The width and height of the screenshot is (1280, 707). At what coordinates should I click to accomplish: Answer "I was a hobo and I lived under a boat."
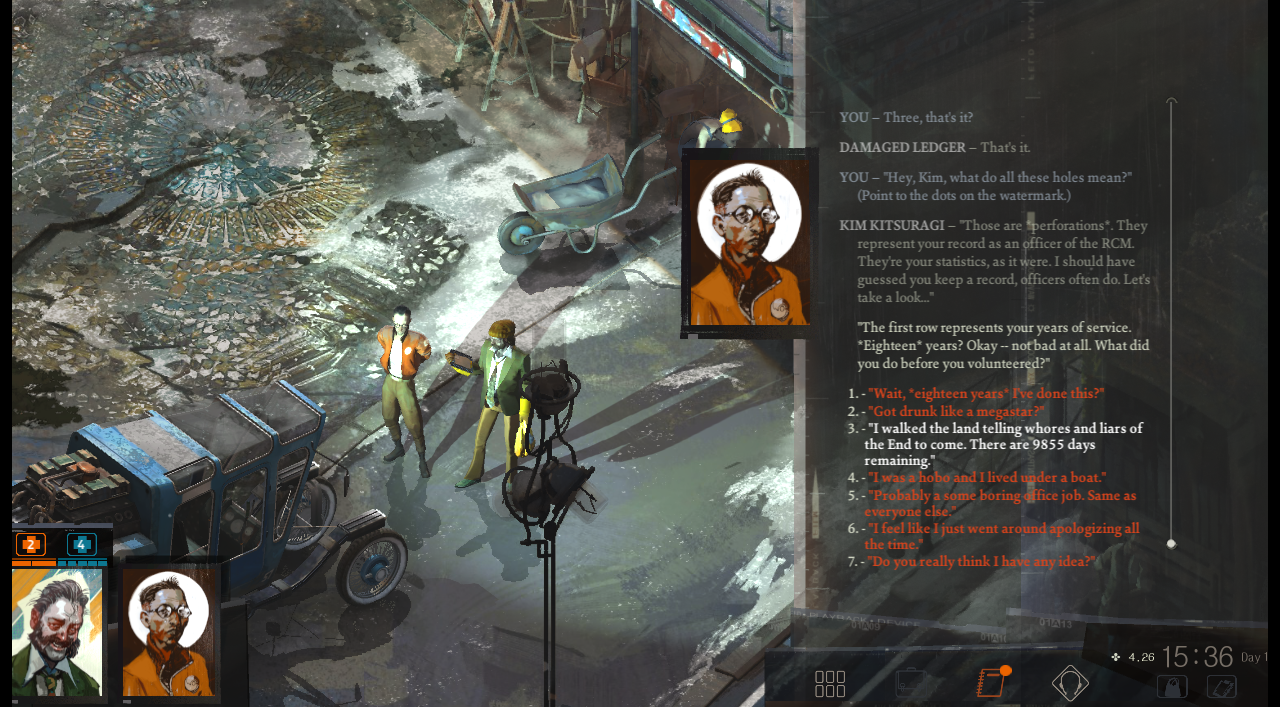tap(986, 478)
